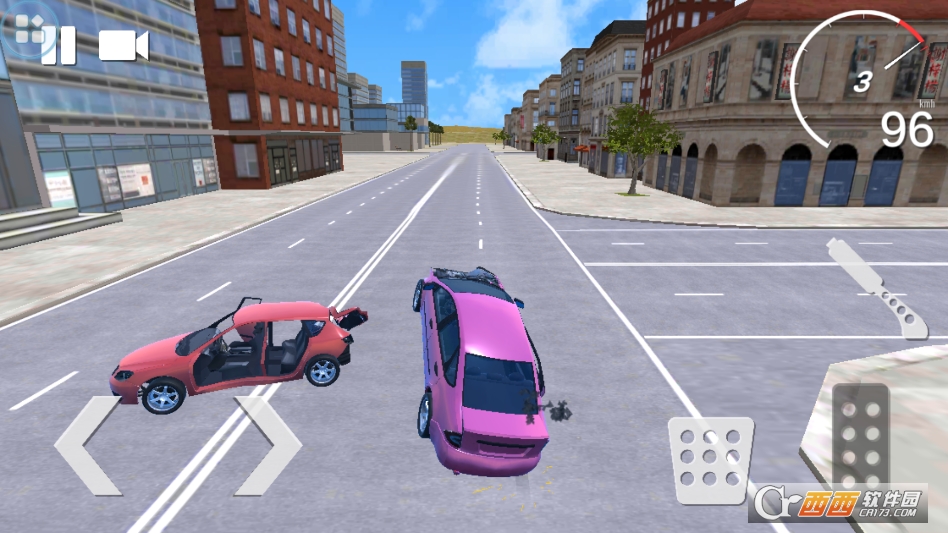Open the circular four-squares overlay menu

(28, 29)
